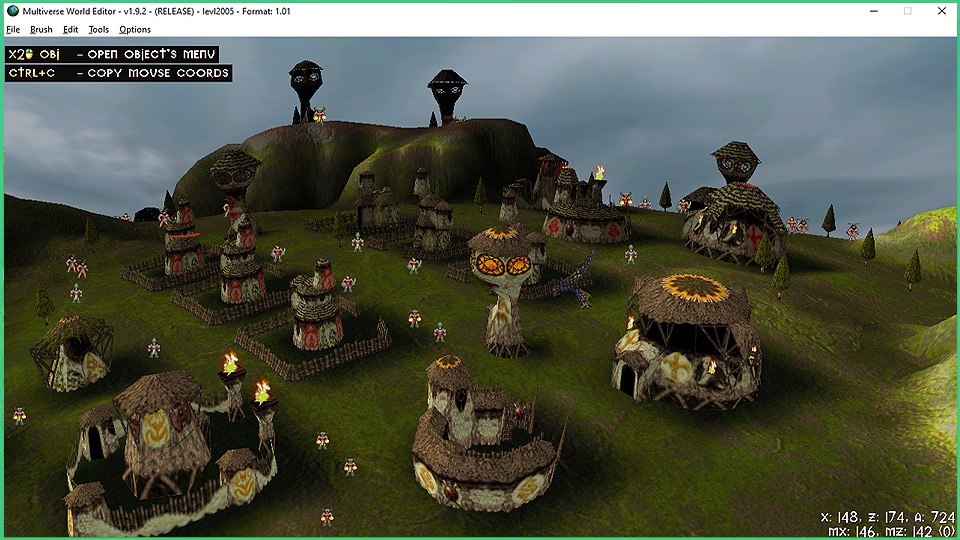The height and width of the screenshot is (540, 960).
Task: Minimize the World Editor window
Action: (x=874, y=11)
